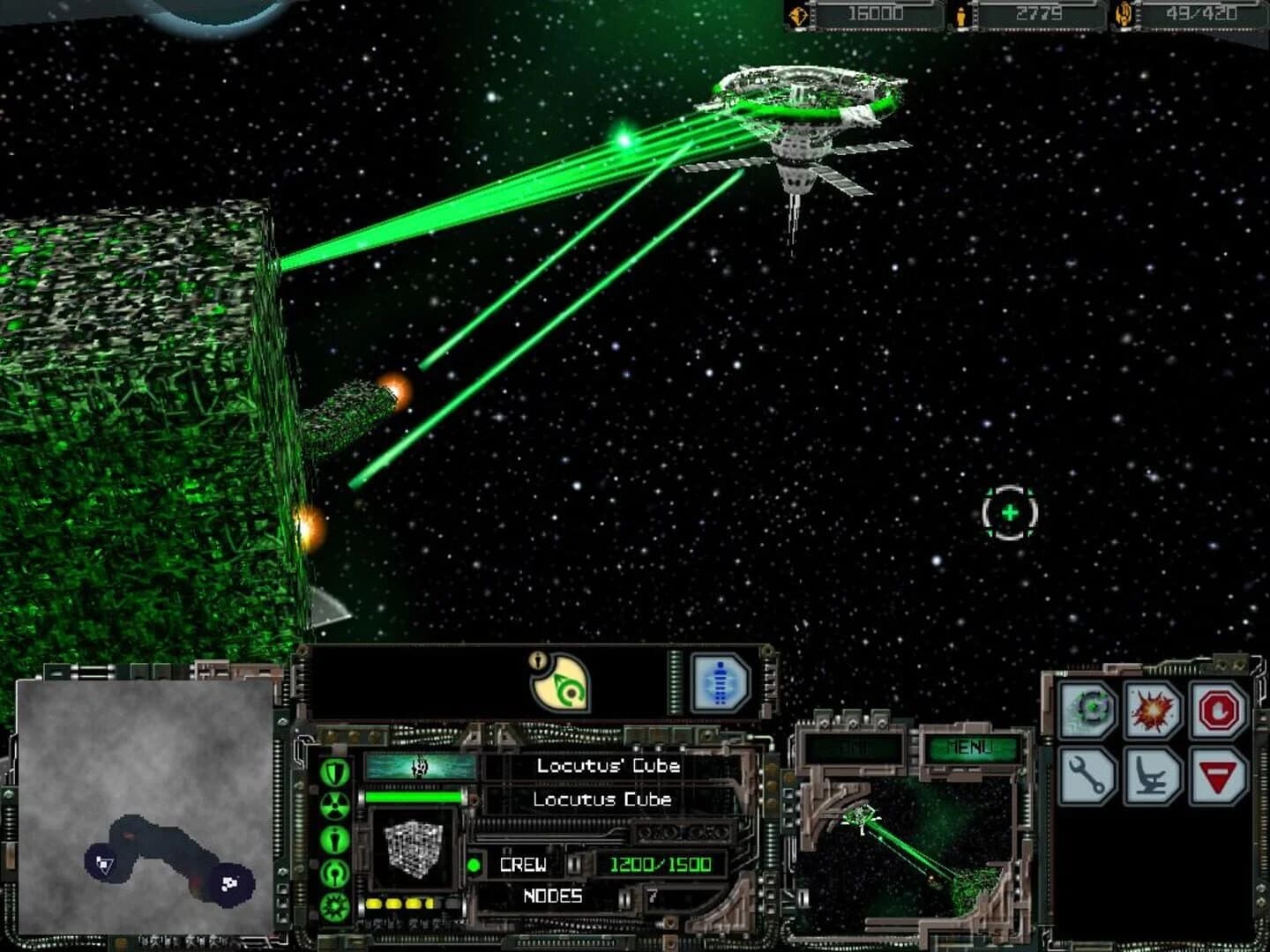Click the Locutus' Cube name label

tap(608, 768)
